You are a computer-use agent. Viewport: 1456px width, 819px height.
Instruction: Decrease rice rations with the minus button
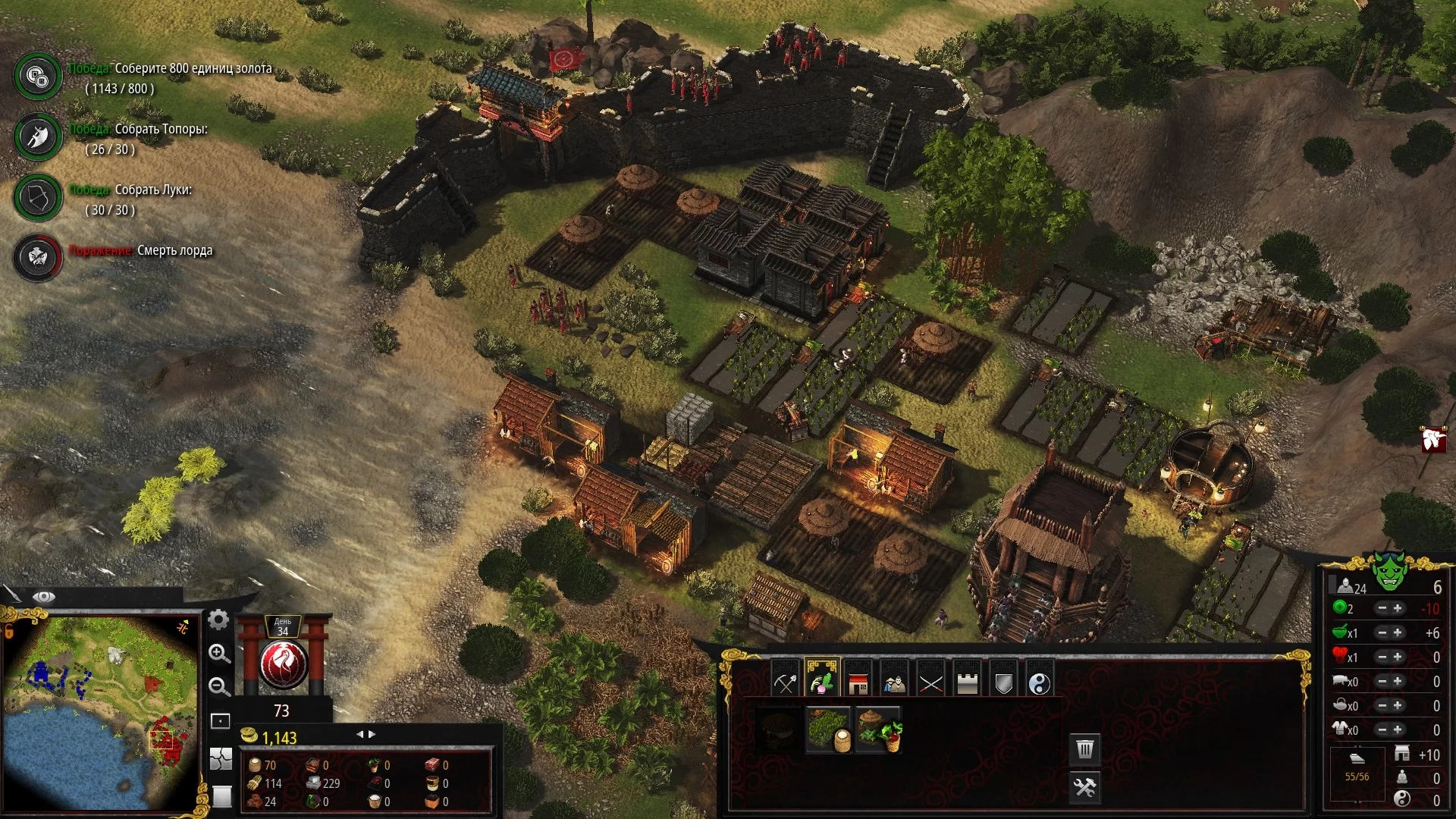pyautogui.click(x=1382, y=632)
